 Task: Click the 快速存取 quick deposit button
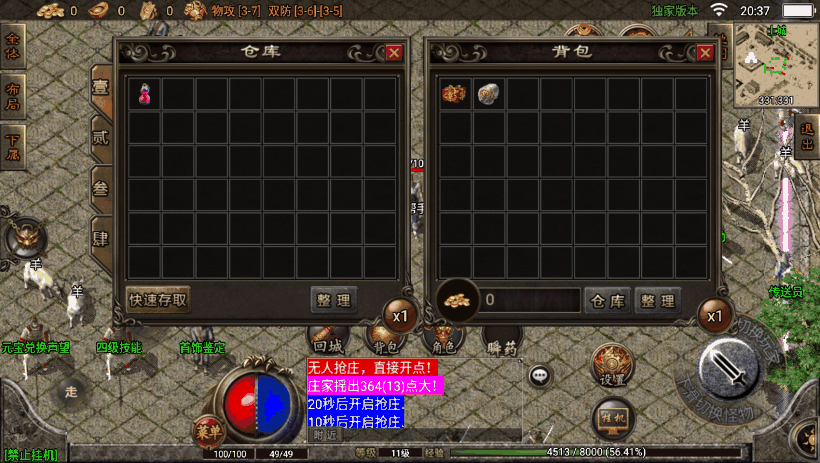[x=158, y=298]
